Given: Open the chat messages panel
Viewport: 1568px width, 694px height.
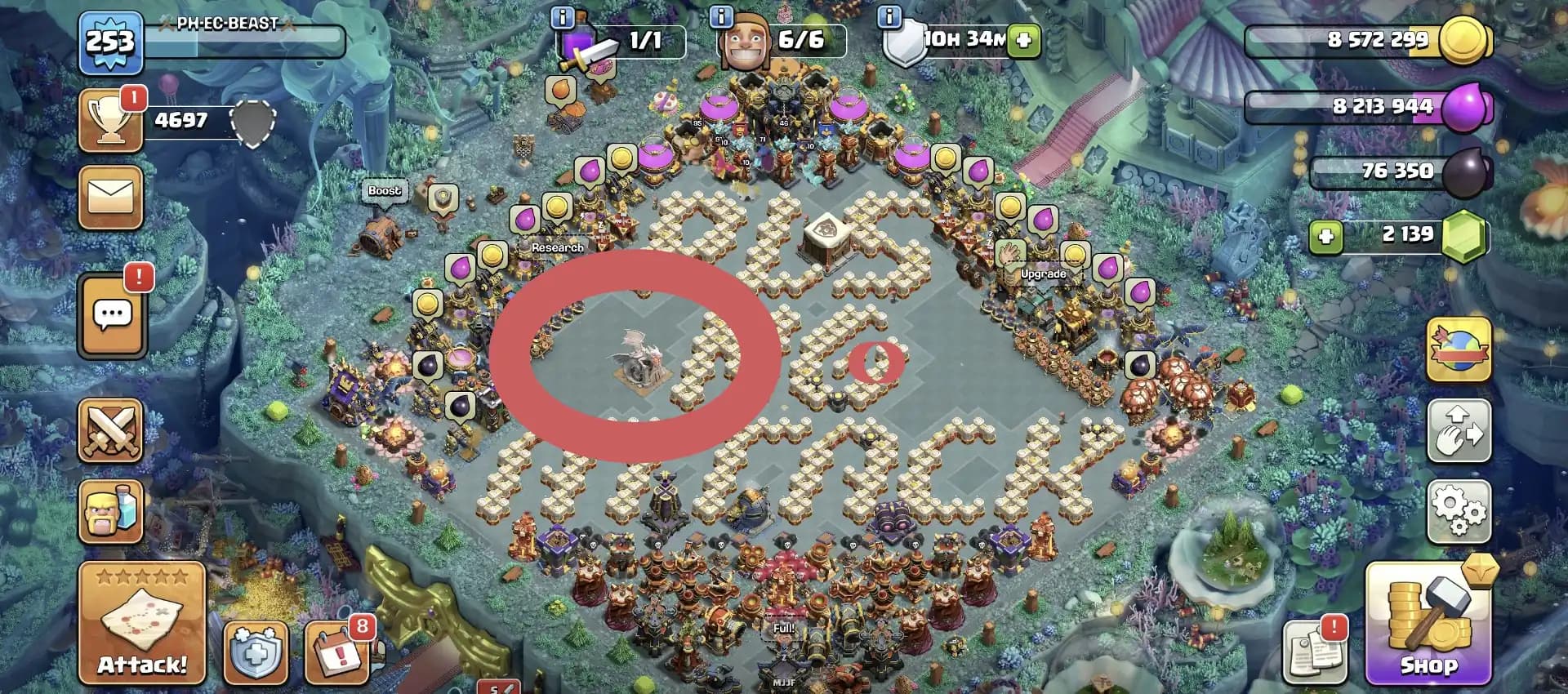Looking at the screenshot, I should tap(111, 317).
